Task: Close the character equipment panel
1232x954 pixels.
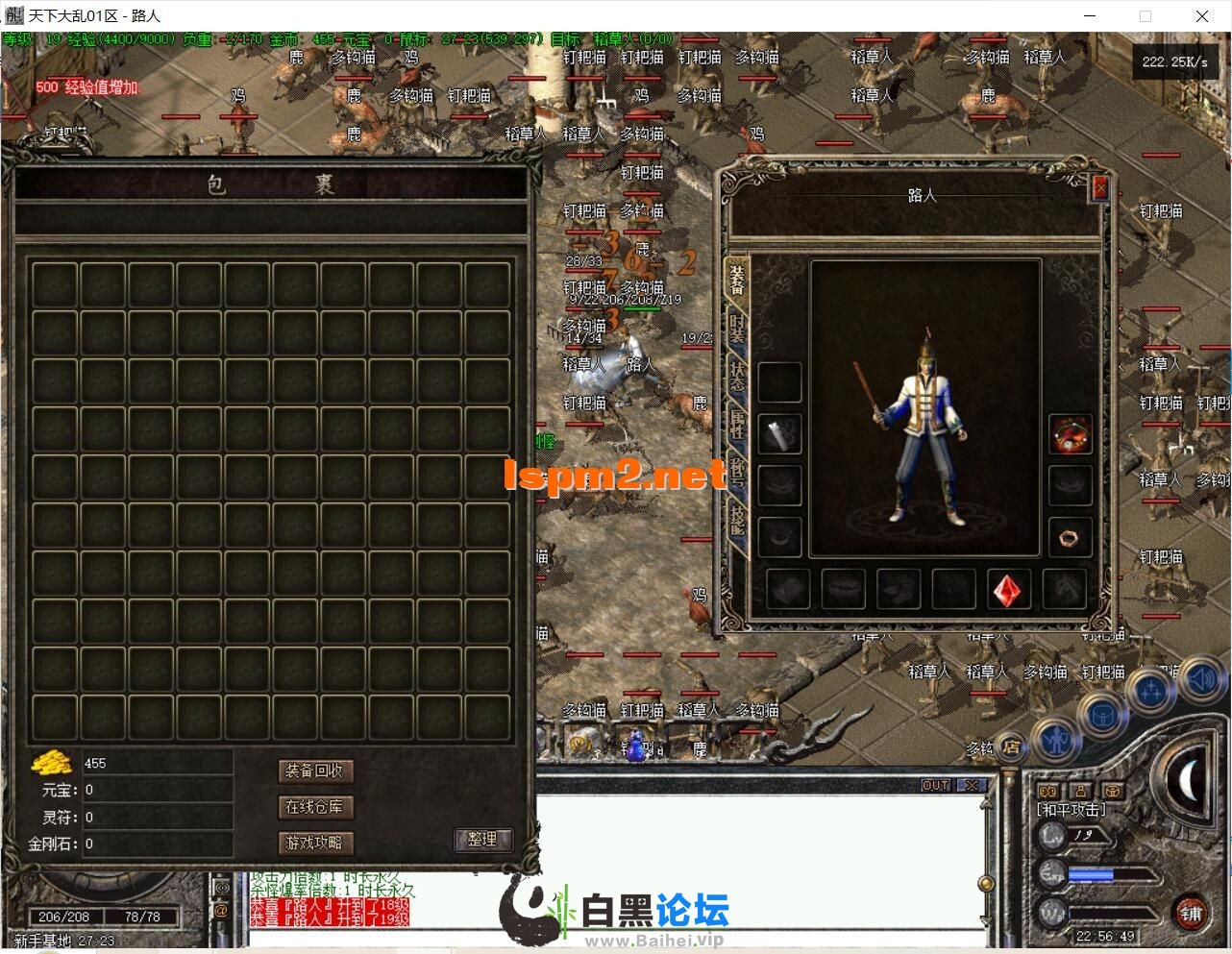Action: pyautogui.click(x=1100, y=188)
